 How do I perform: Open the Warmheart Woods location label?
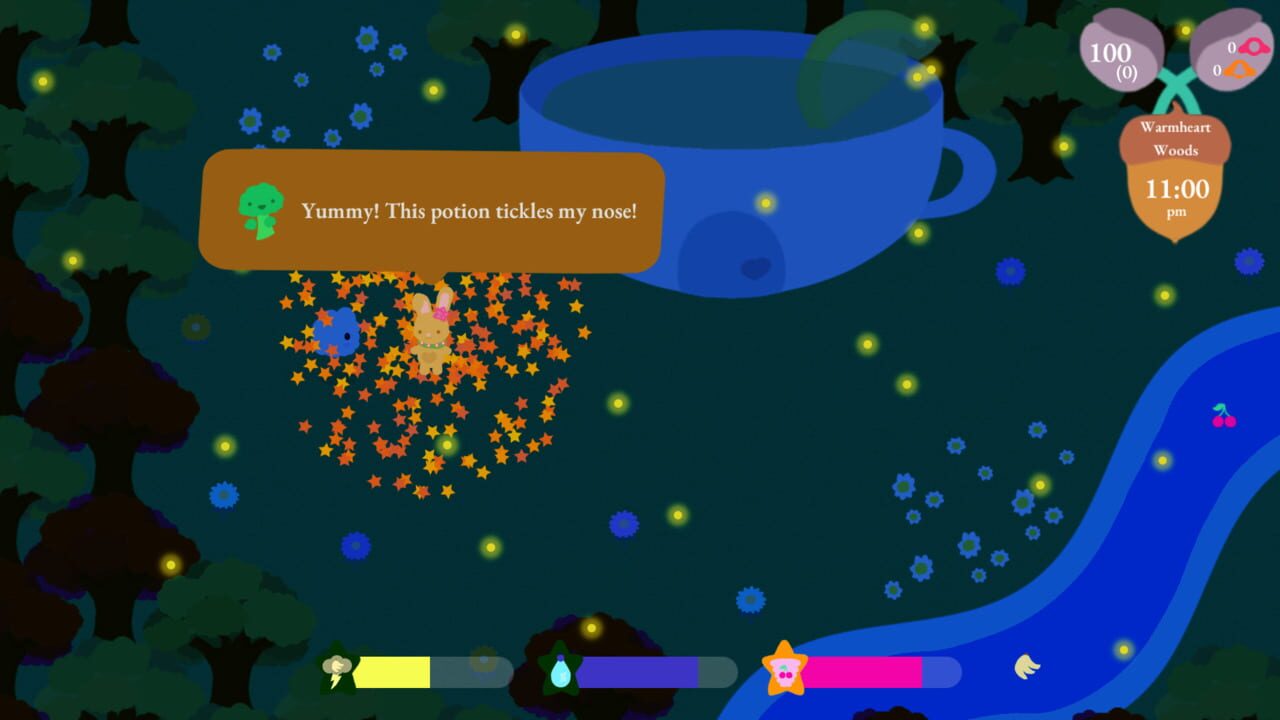click(x=1176, y=136)
